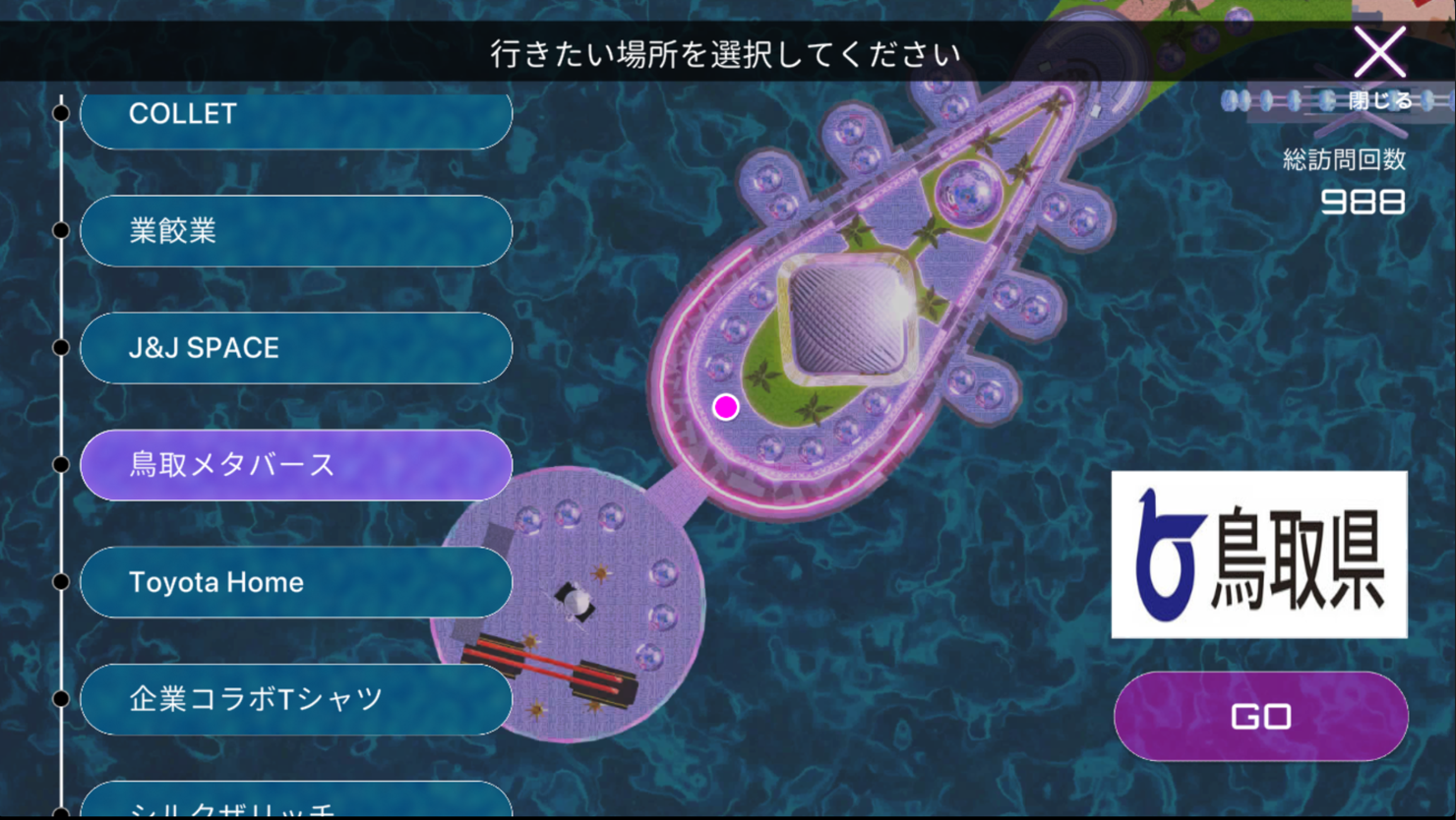Viewport: 1456px width, 820px height.
Task: Select the 企業コラボTシャツ entry
Action: (x=295, y=699)
